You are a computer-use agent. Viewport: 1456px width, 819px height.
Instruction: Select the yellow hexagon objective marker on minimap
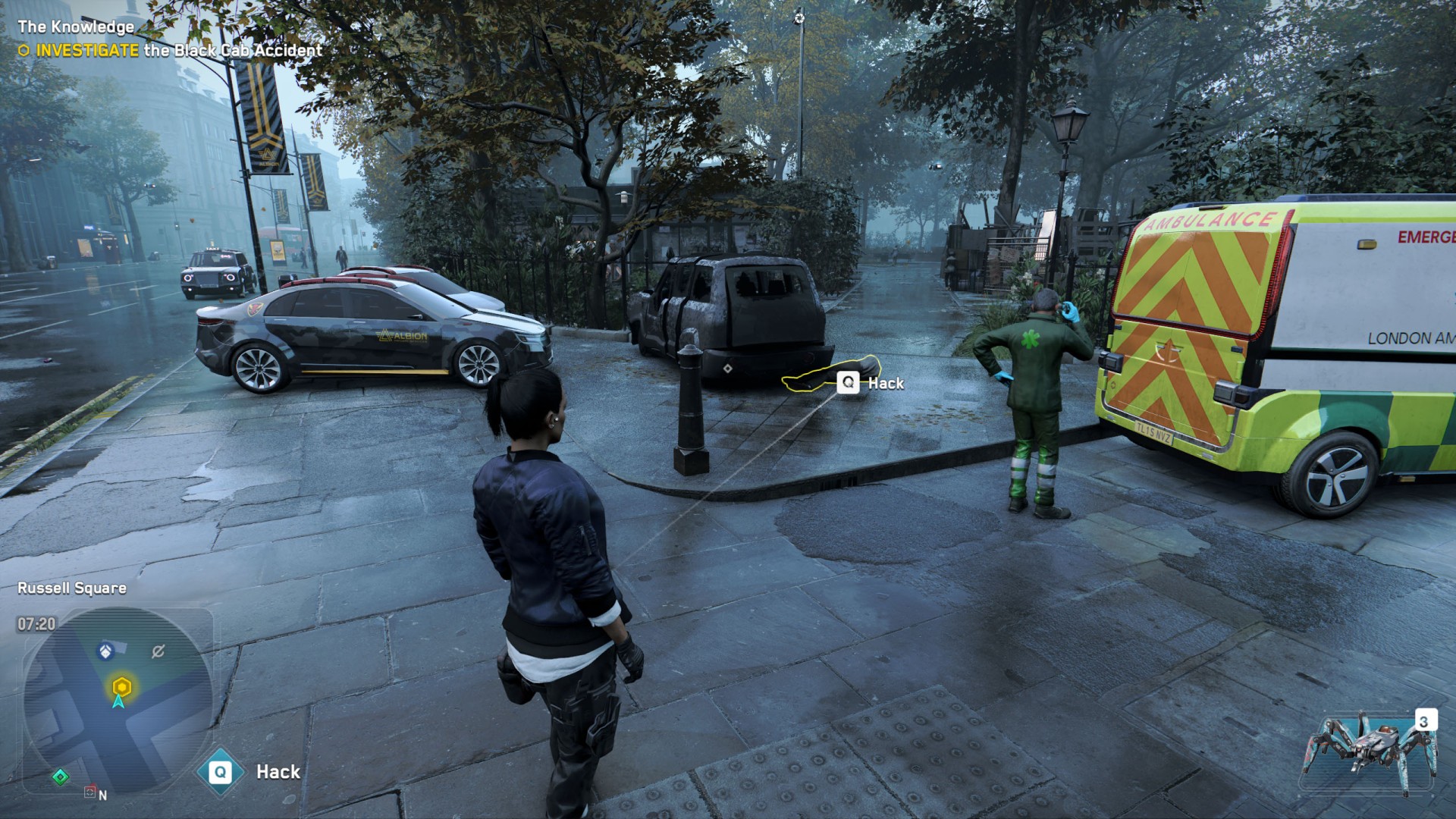click(121, 687)
